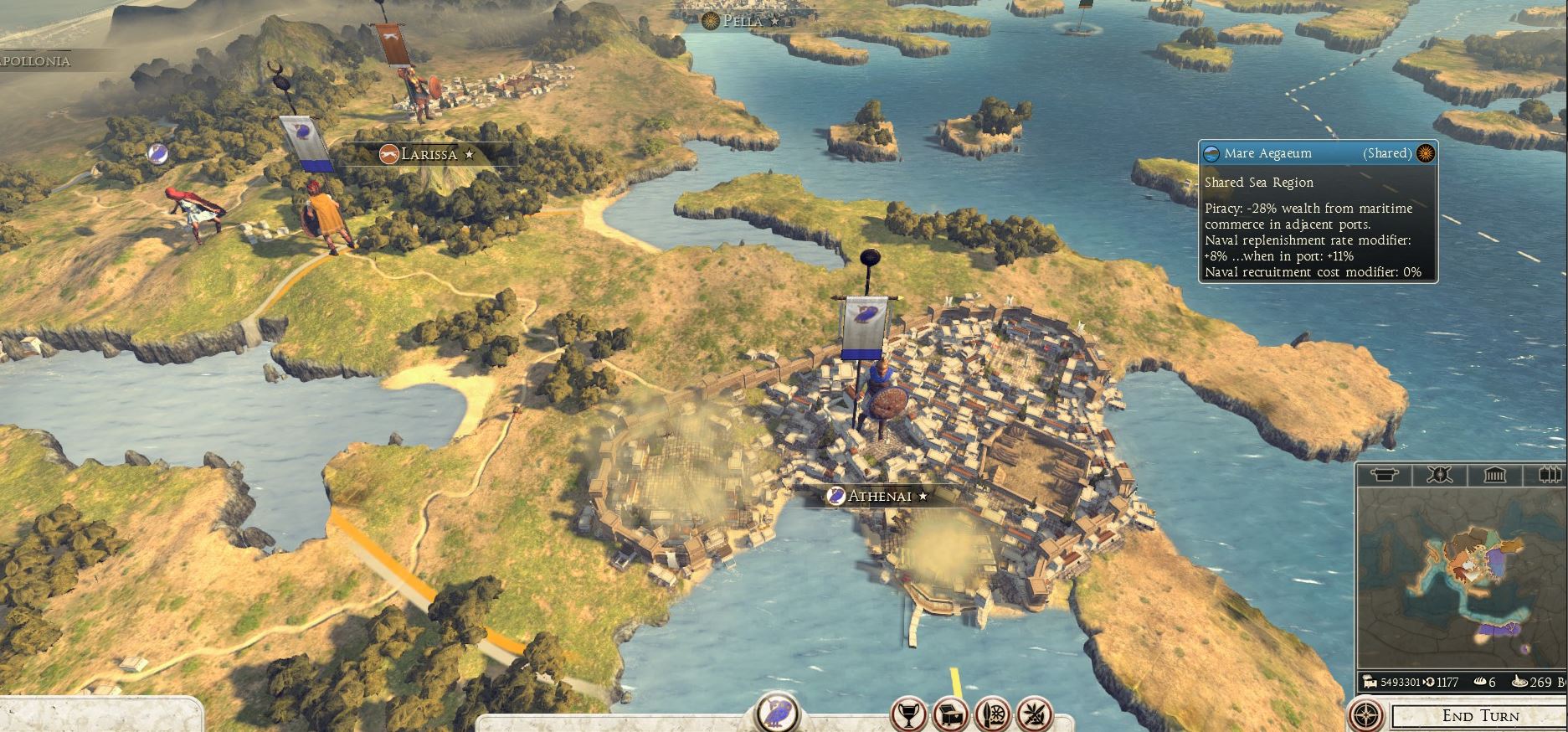Open the temple building tab above minimap

[x=1494, y=476]
